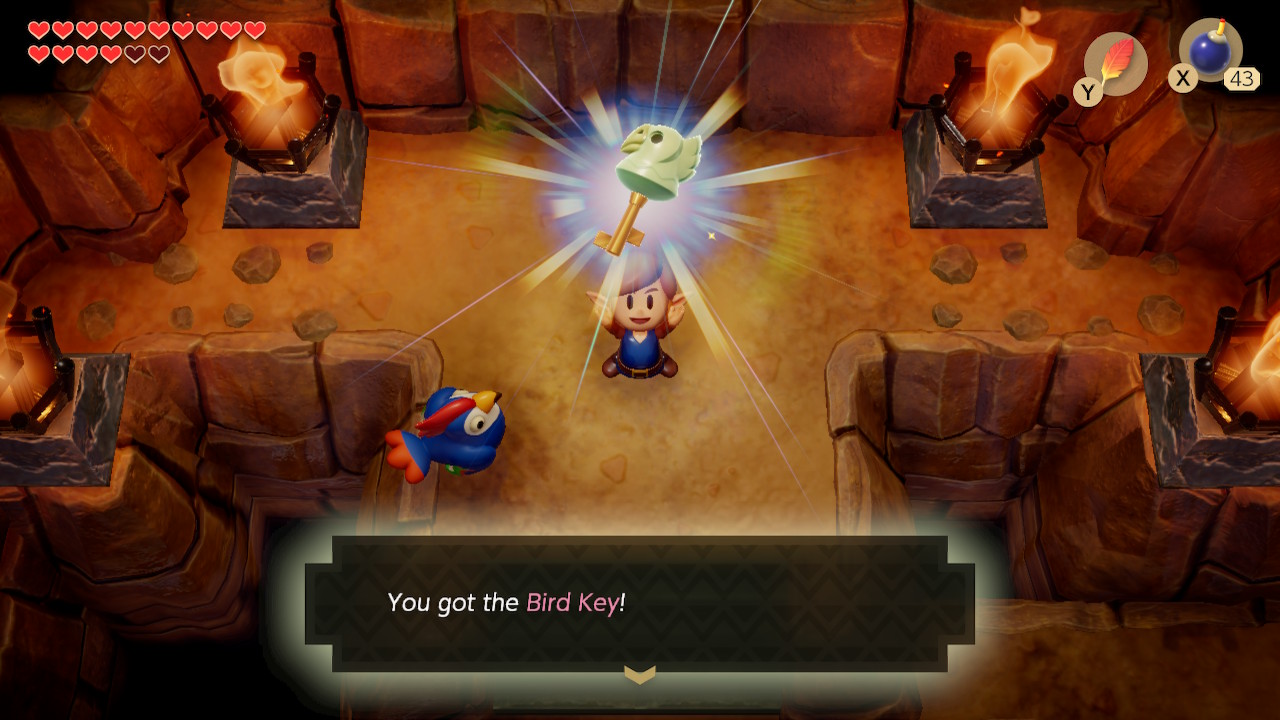Select the Roc's Feather item slot
The height and width of the screenshot is (720, 1280).
tap(1115, 64)
